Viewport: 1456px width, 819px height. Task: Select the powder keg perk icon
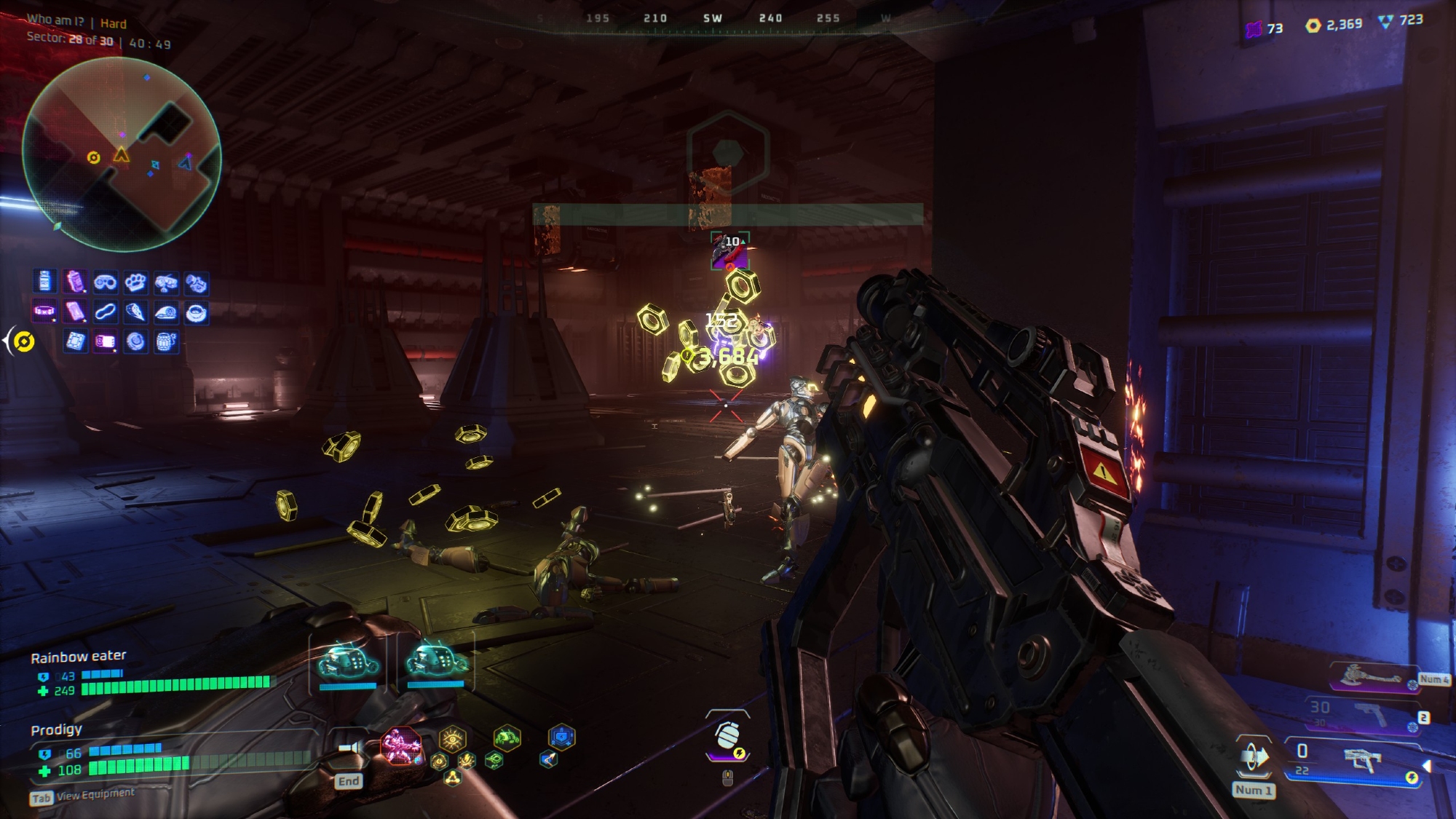166,341
